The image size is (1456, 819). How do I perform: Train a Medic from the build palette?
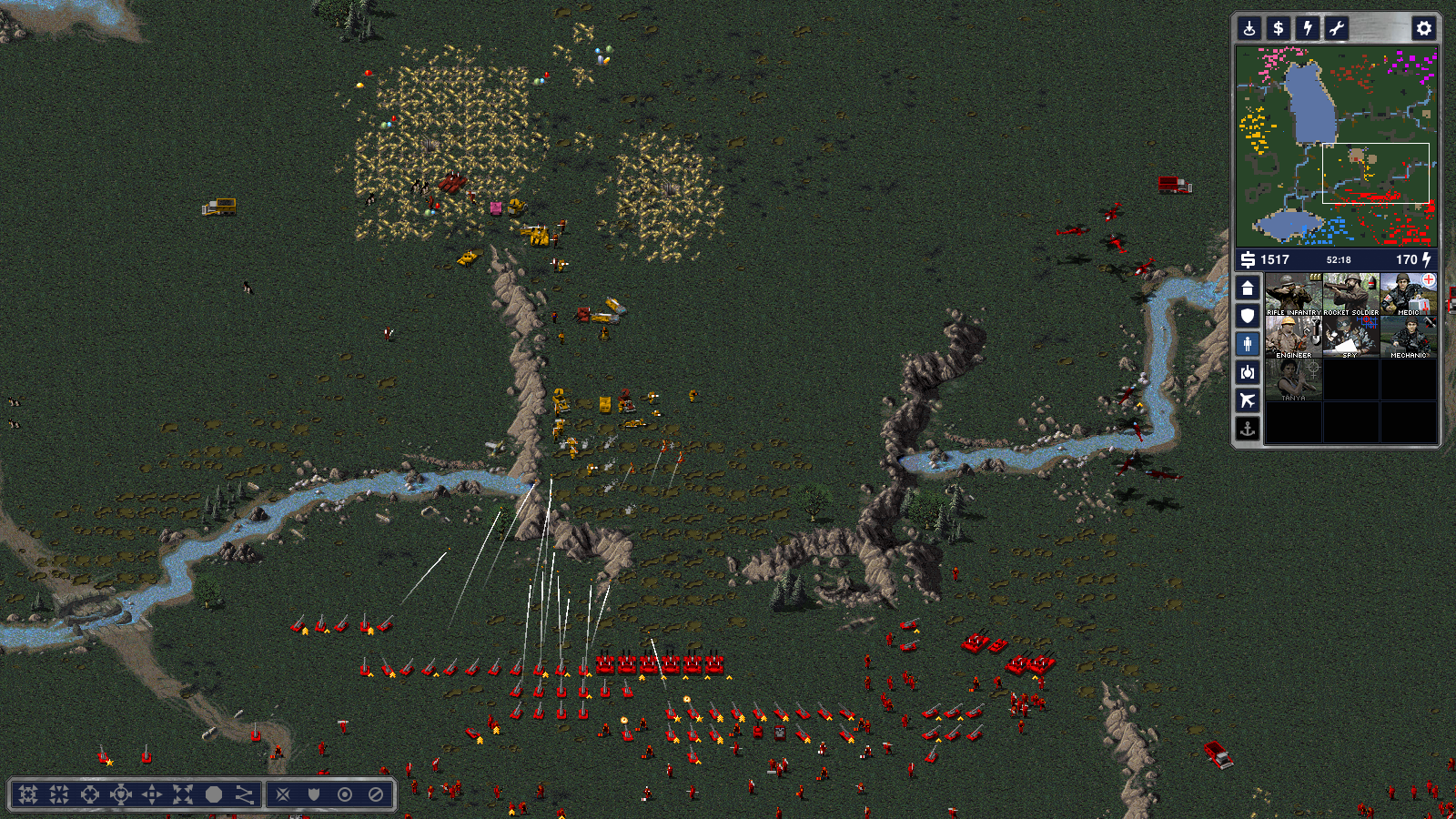point(1408,294)
